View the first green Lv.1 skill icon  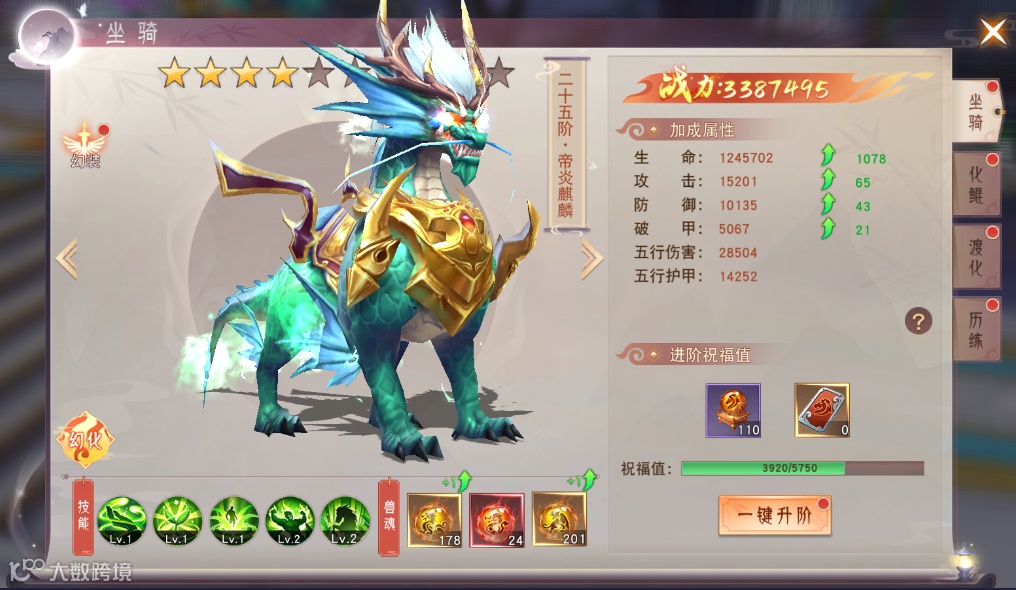(x=122, y=521)
